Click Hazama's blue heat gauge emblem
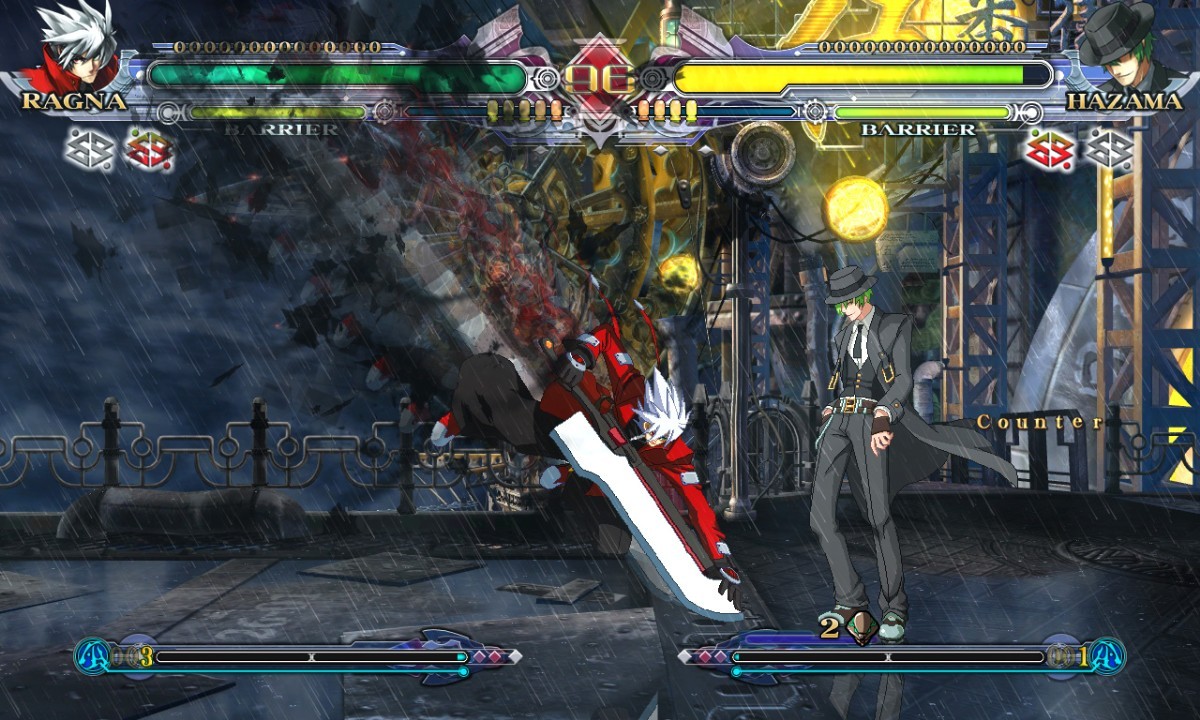 coord(1108,657)
